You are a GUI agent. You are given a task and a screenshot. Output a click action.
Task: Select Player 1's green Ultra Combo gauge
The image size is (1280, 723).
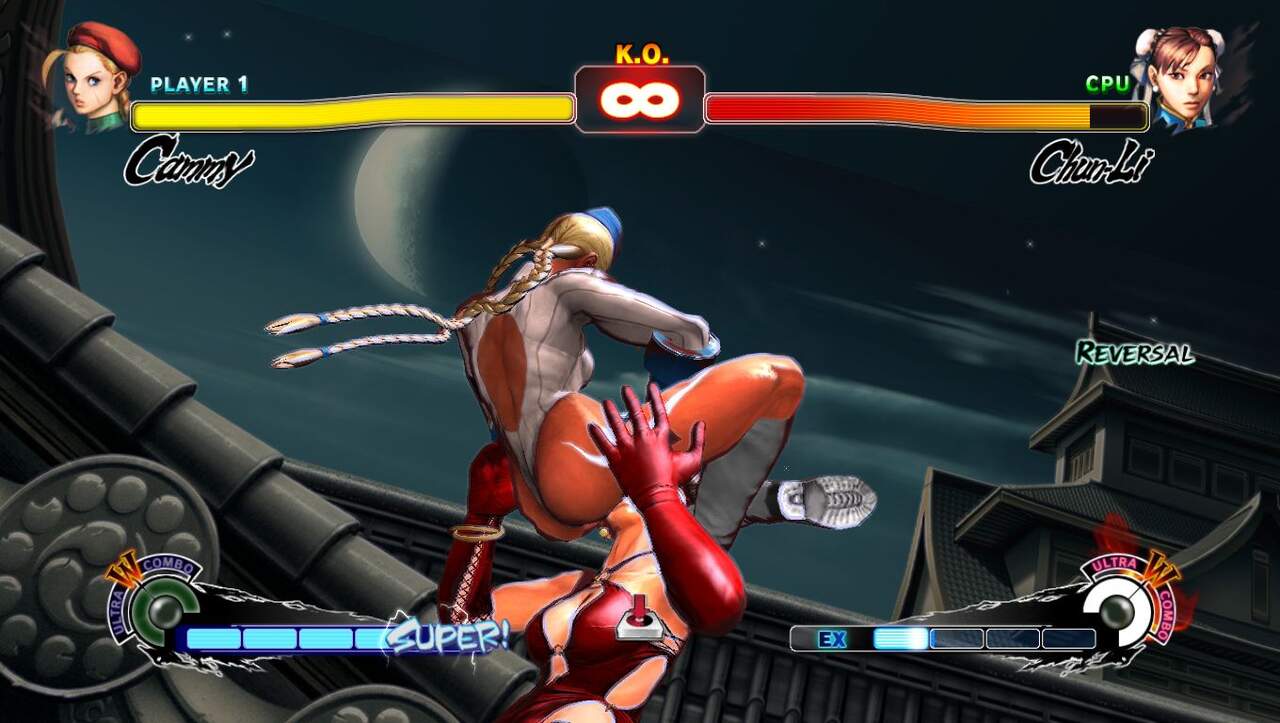pyautogui.click(x=158, y=609)
